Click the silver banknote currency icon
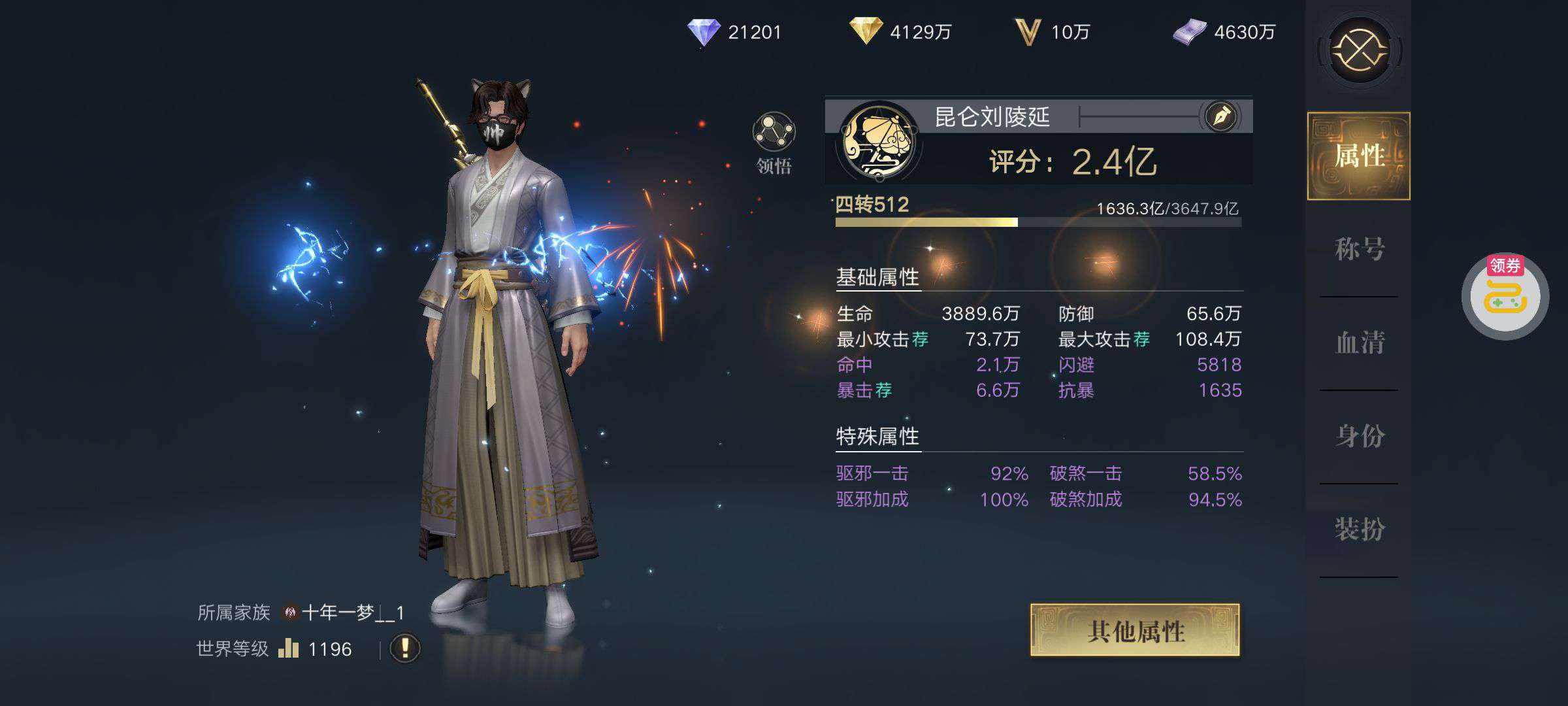Viewport: 1568px width, 706px height. 1189,32
